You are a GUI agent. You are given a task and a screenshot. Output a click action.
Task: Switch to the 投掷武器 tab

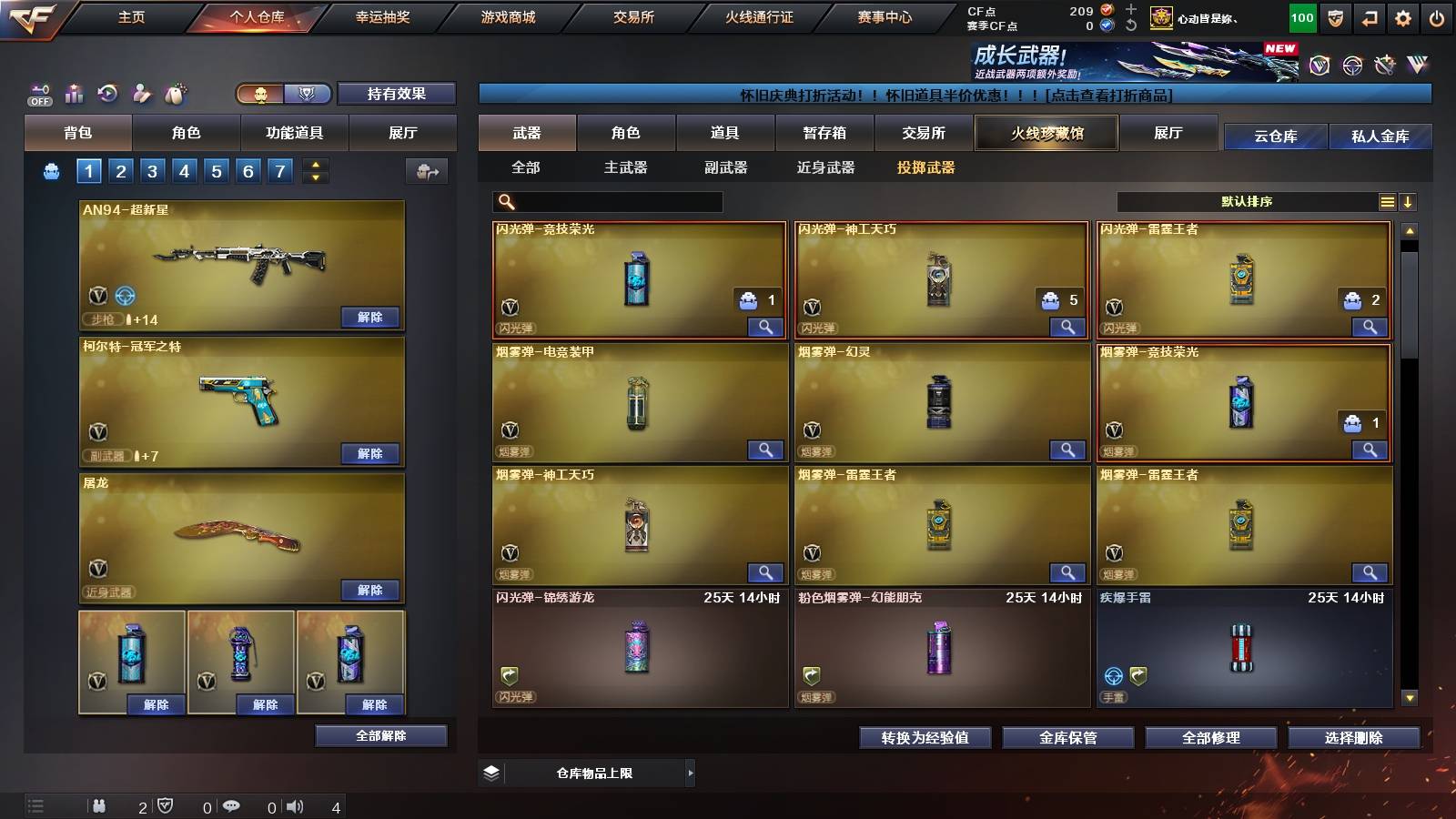pos(928,167)
